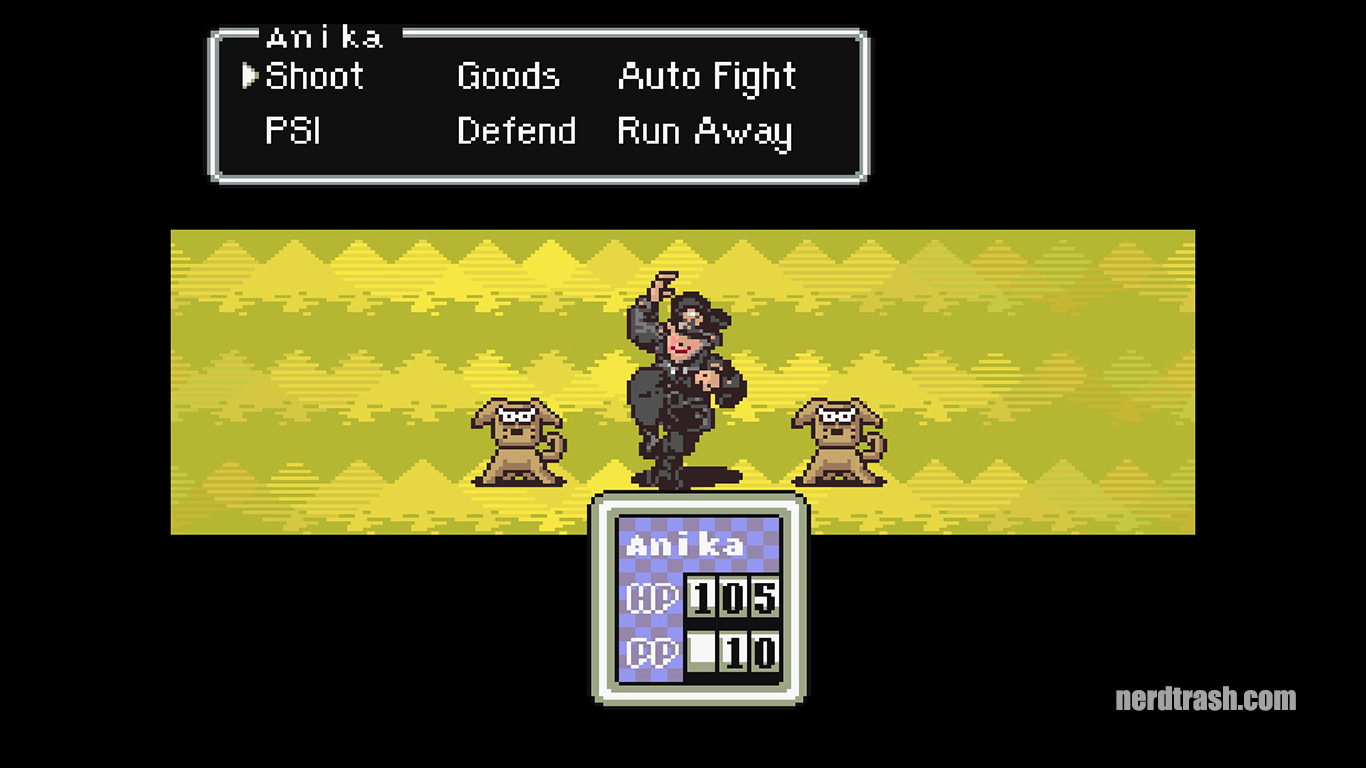This screenshot has width=1366, height=768.
Task: Click the PP label icon on status card
Action: [x=650, y=650]
